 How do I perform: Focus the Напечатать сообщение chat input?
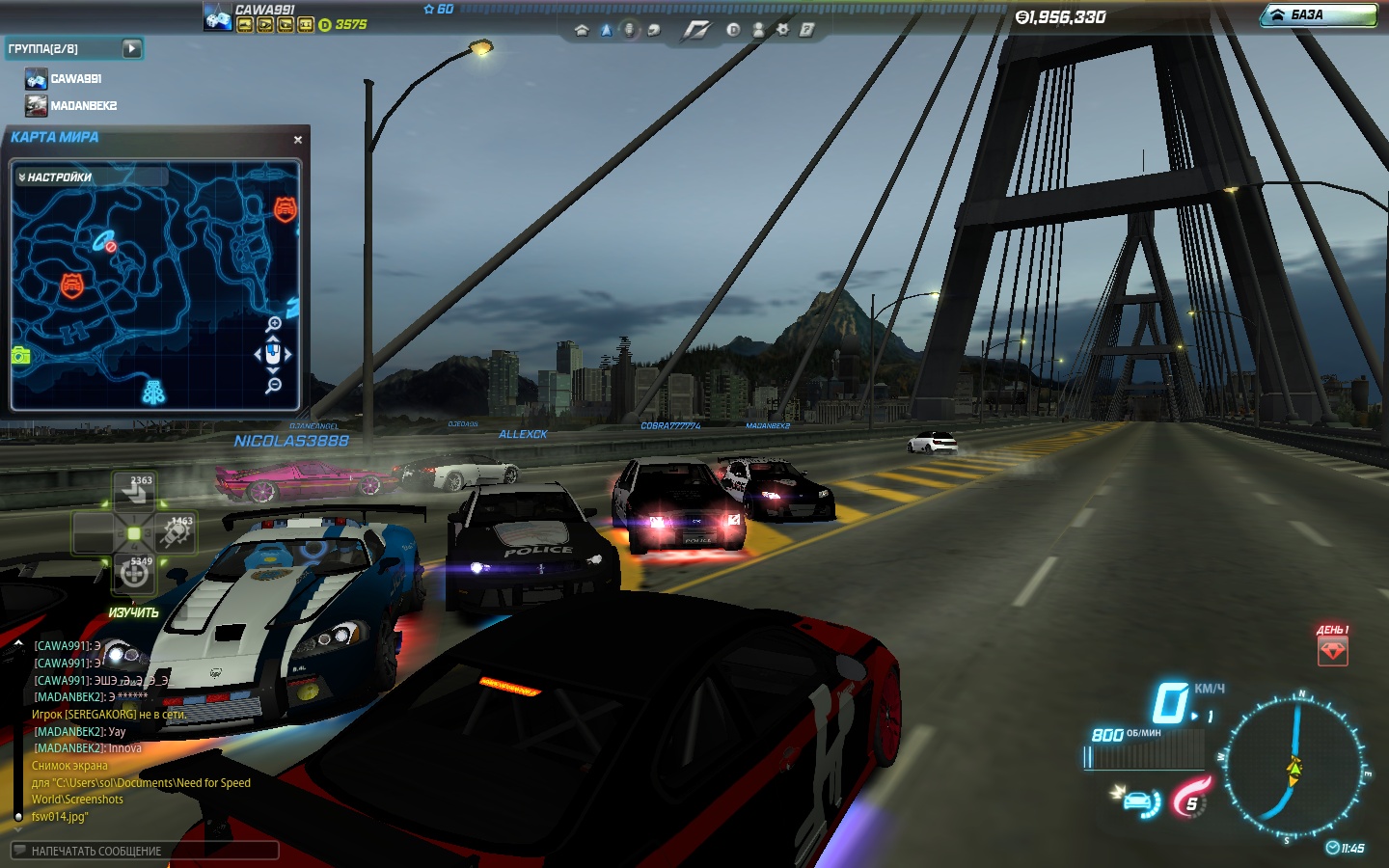145,851
